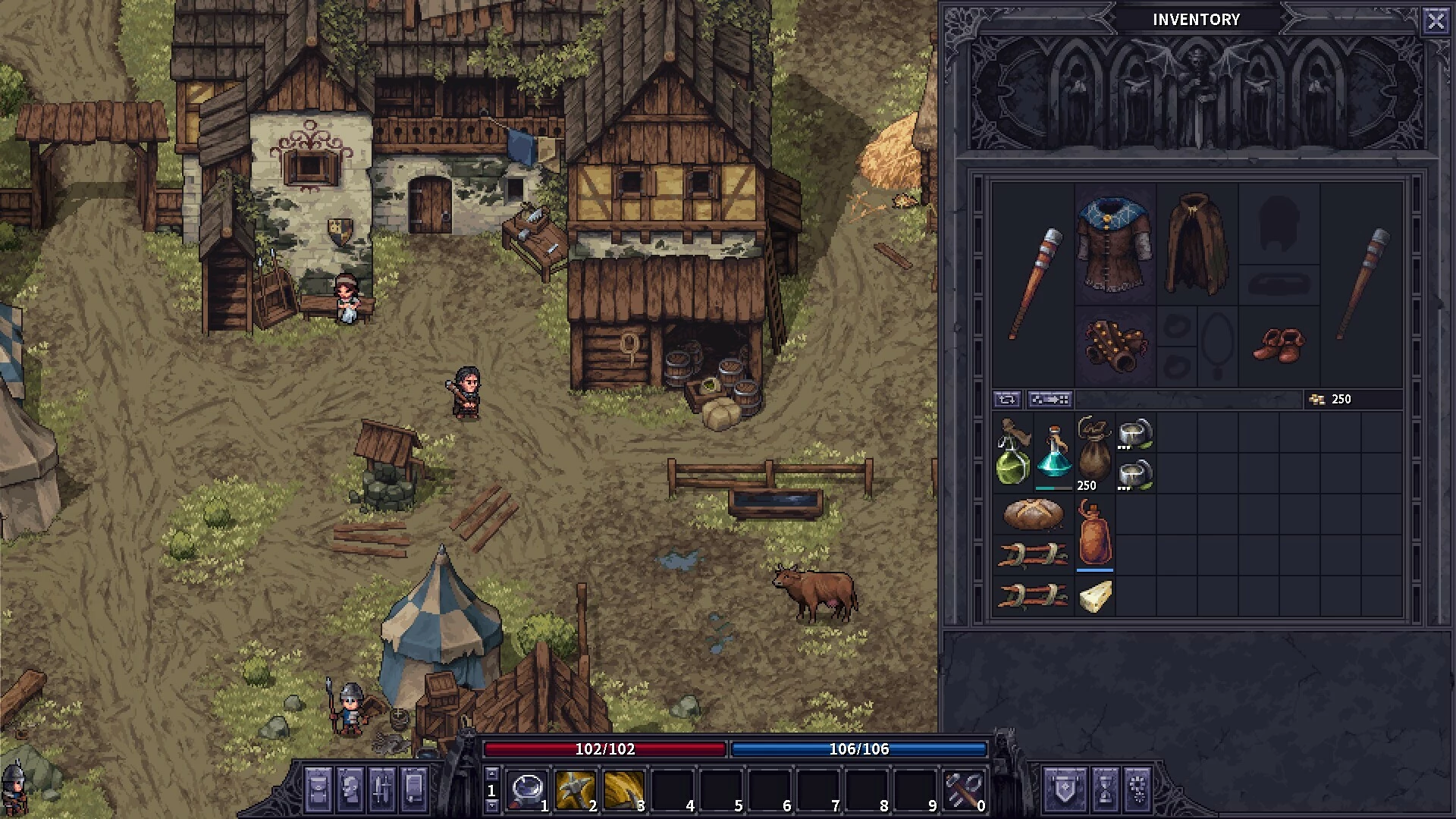This screenshot has width=1456, height=819.
Task: Click the swap weapon set button
Action: (1007, 400)
